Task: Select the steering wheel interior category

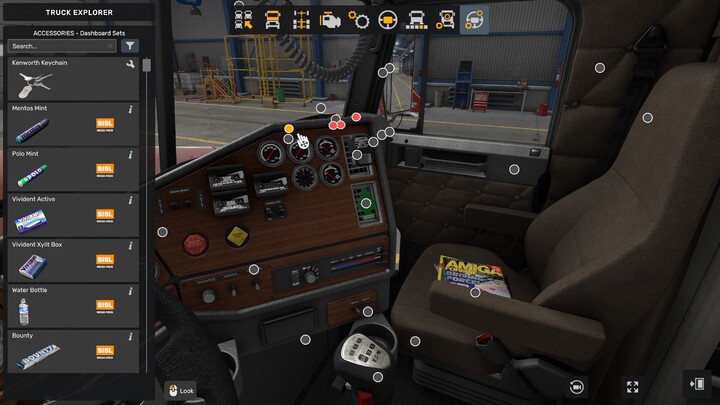Action: click(x=388, y=20)
